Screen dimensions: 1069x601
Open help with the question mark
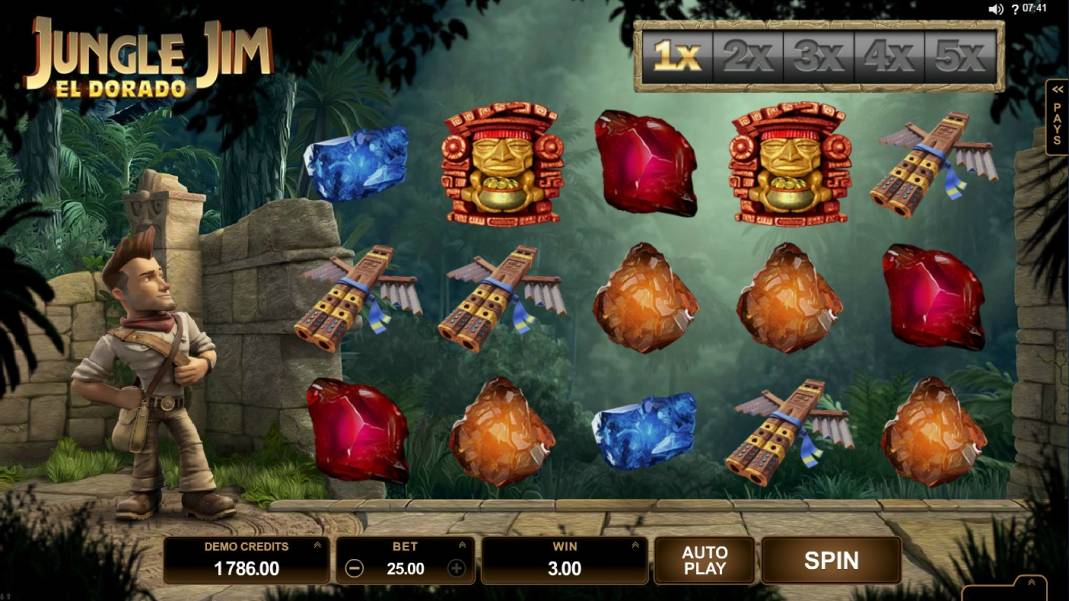pyautogui.click(x=1014, y=9)
